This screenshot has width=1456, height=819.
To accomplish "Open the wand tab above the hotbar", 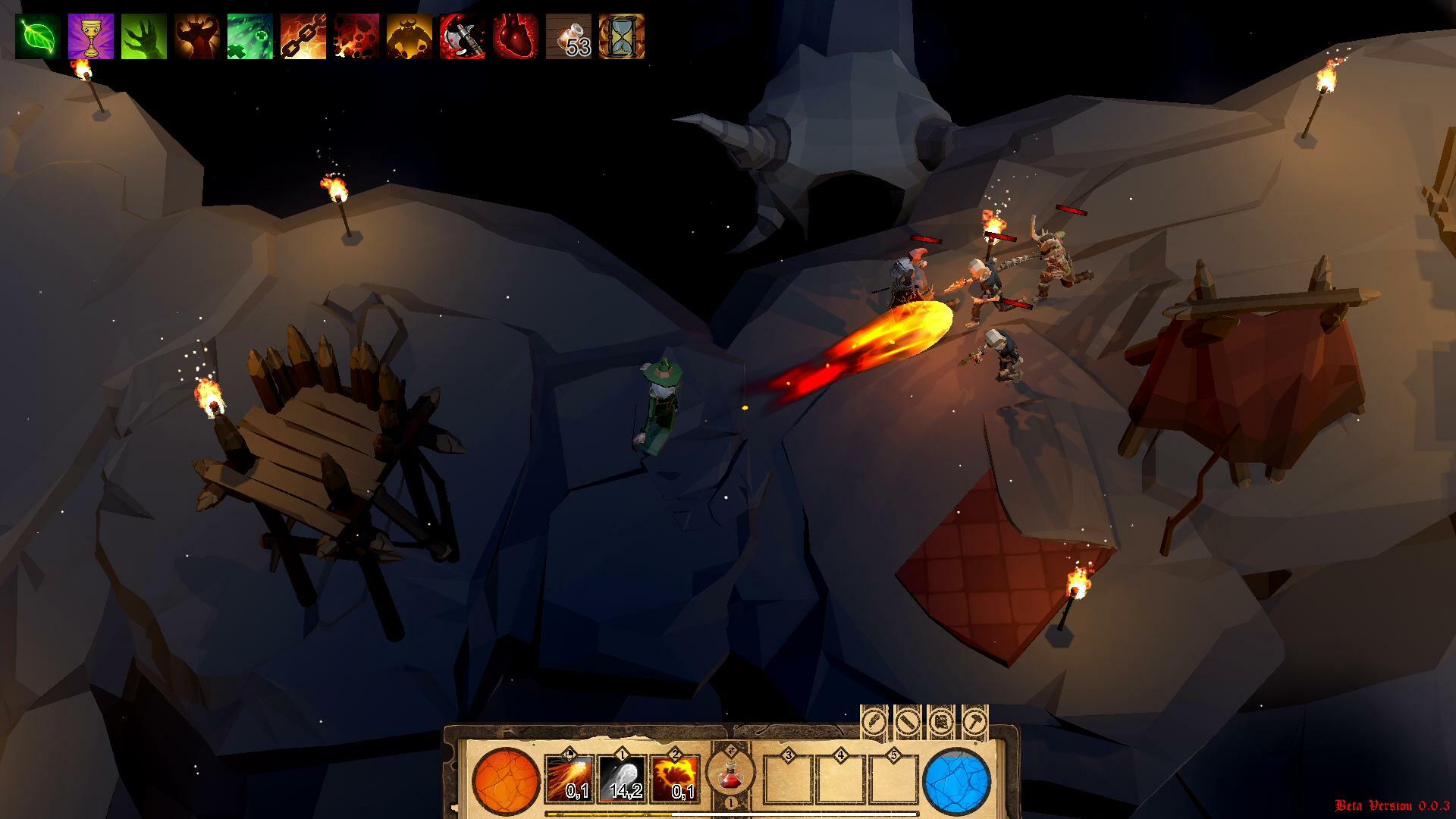I will 908,722.
